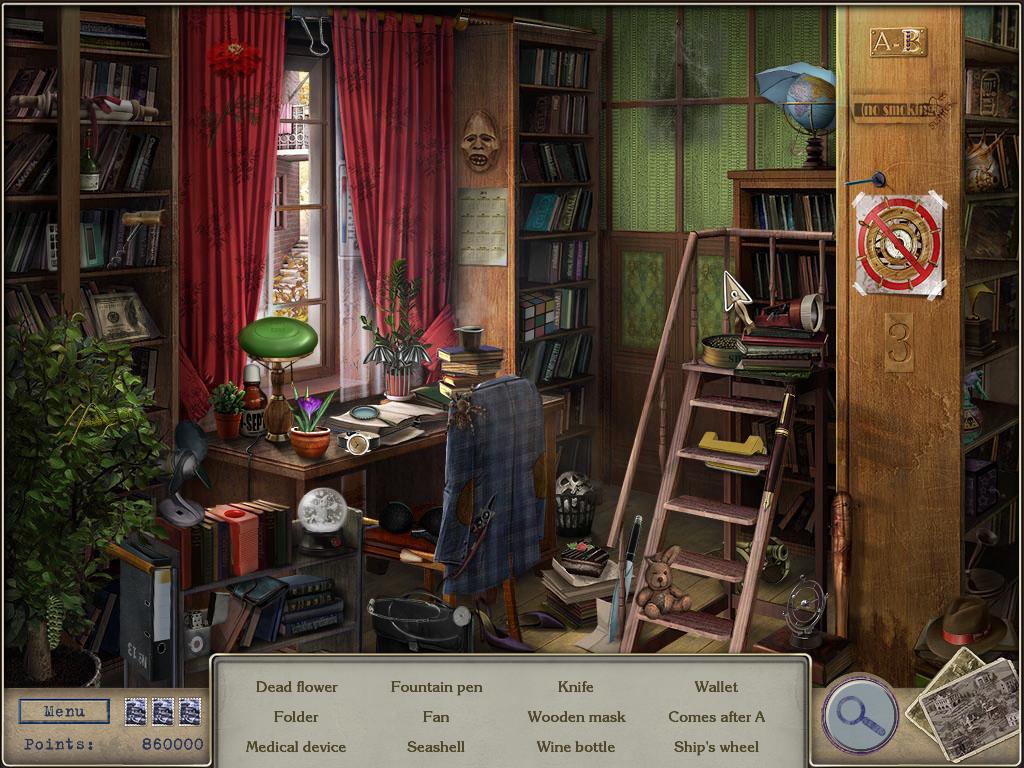
Task: Select the 'Wallet' list entry
Action: click(716, 687)
